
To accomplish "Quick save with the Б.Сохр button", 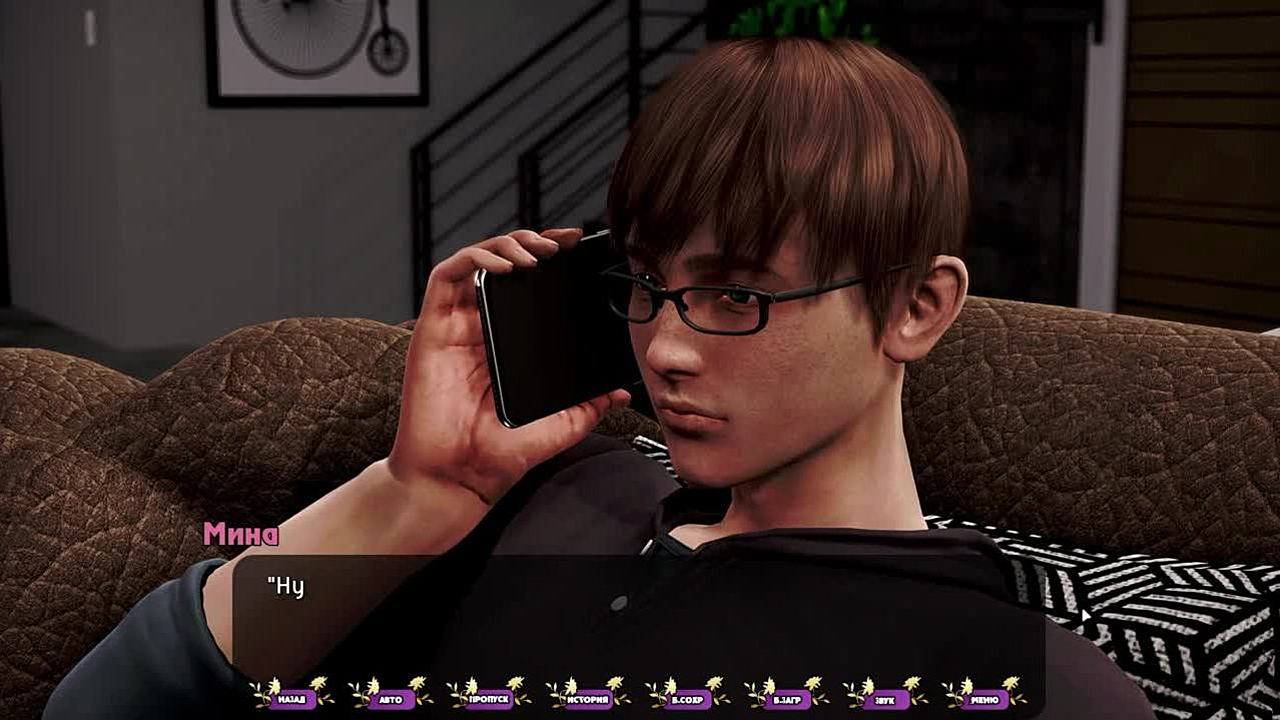I will pos(687,699).
